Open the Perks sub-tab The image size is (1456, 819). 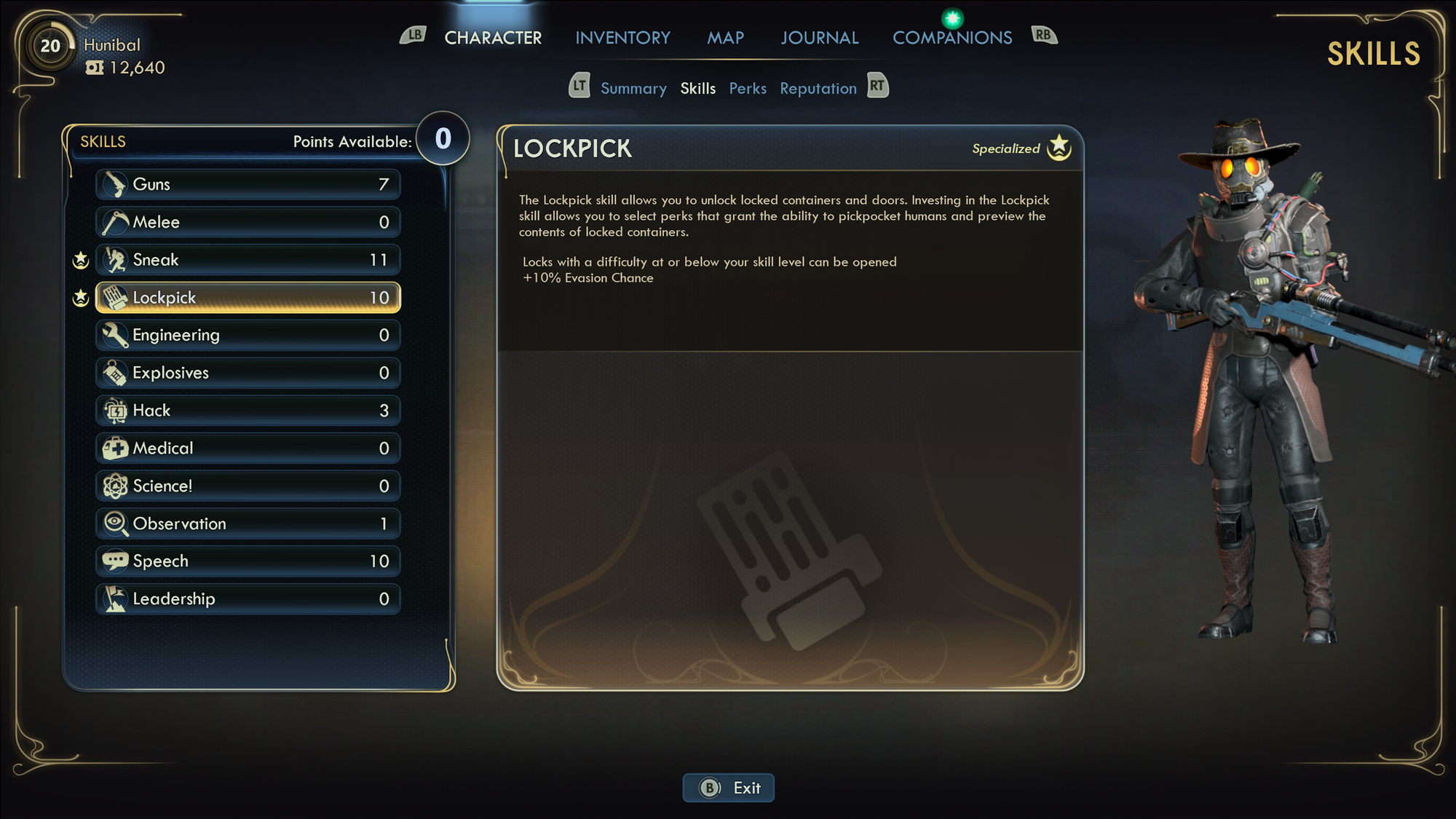748,88
